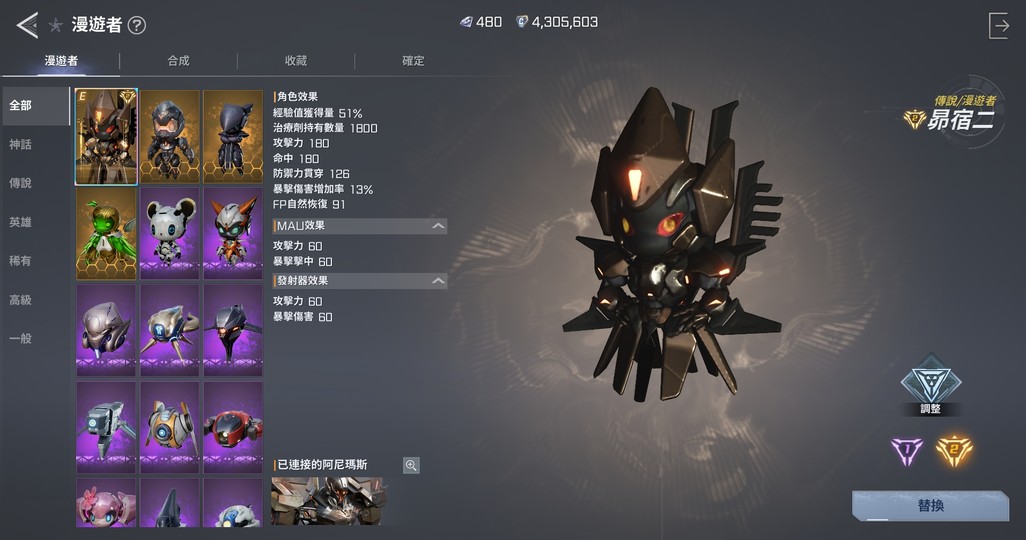Magnify the connected Anima preview
This screenshot has width=1026, height=540.
pyautogui.click(x=411, y=465)
